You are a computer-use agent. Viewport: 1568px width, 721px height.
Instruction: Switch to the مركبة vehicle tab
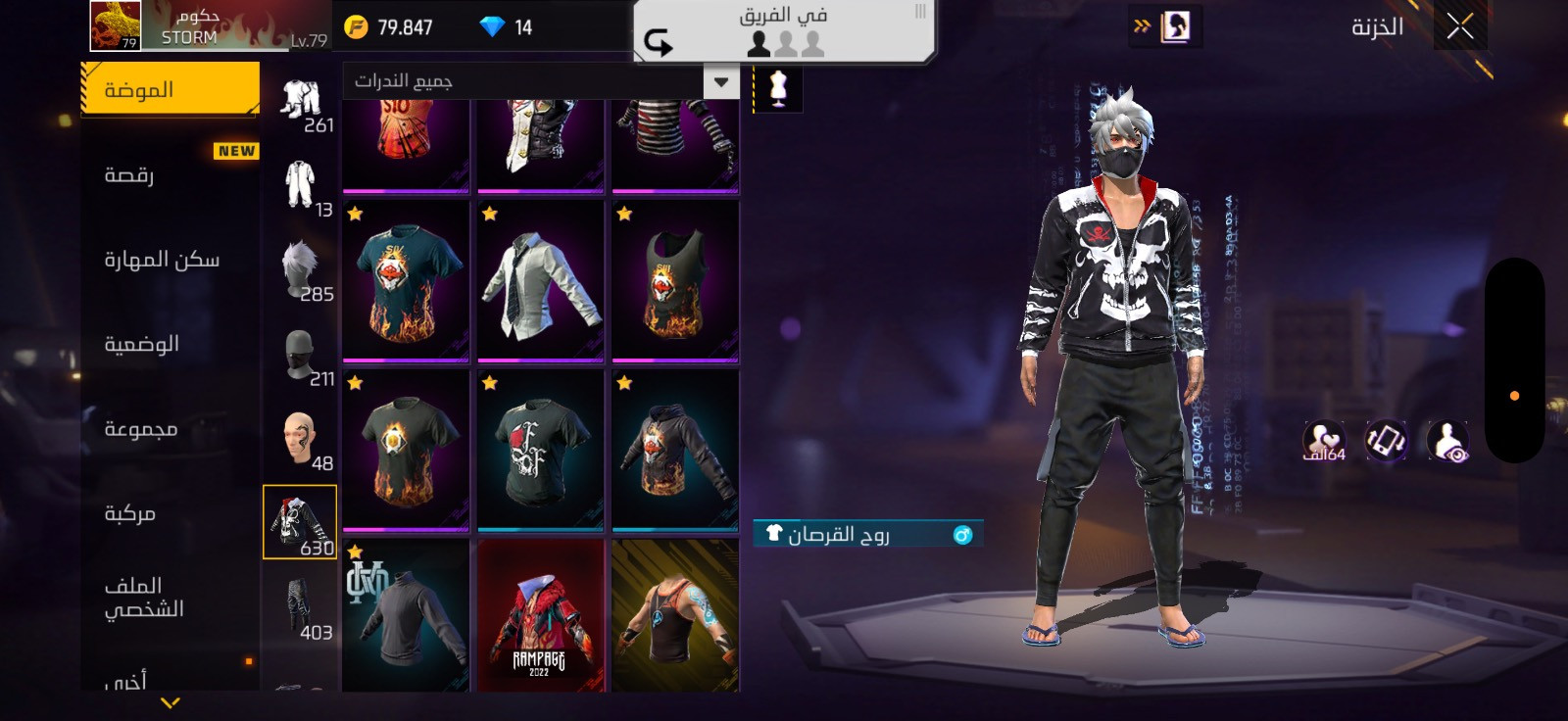170,513
